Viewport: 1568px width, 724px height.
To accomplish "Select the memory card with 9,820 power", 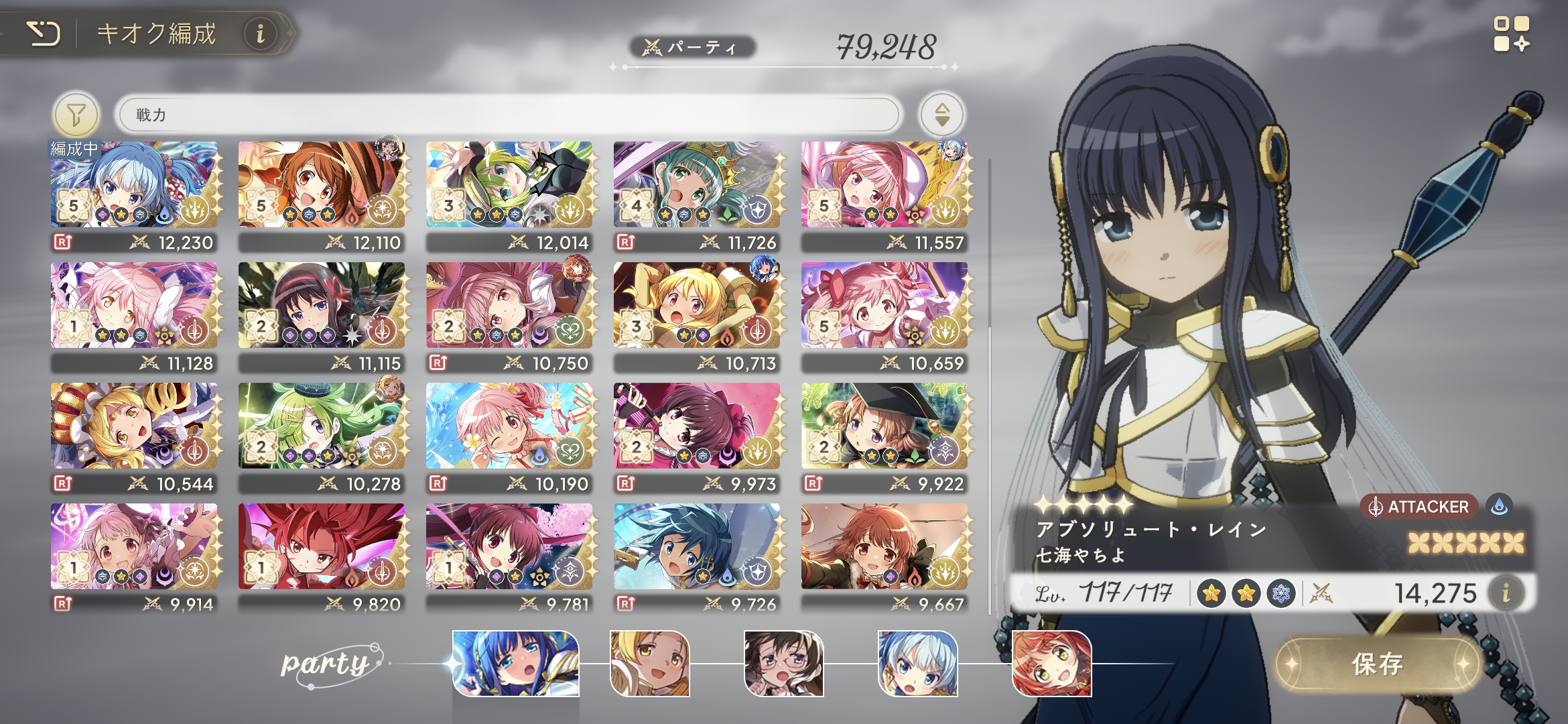I will (322, 546).
